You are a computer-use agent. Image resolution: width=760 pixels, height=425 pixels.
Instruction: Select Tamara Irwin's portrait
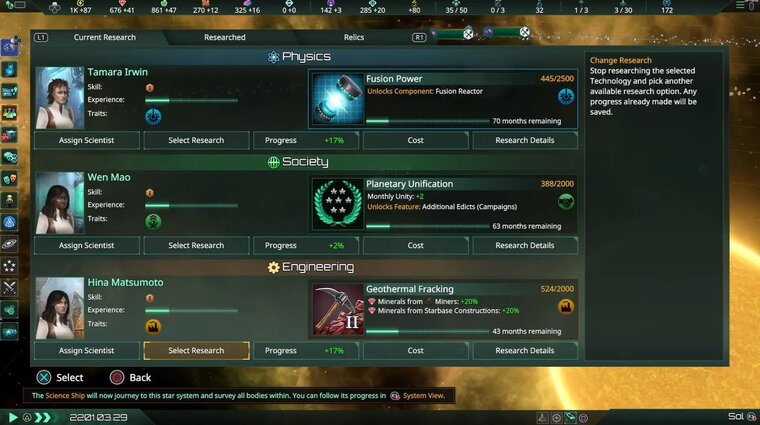[x=59, y=98]
